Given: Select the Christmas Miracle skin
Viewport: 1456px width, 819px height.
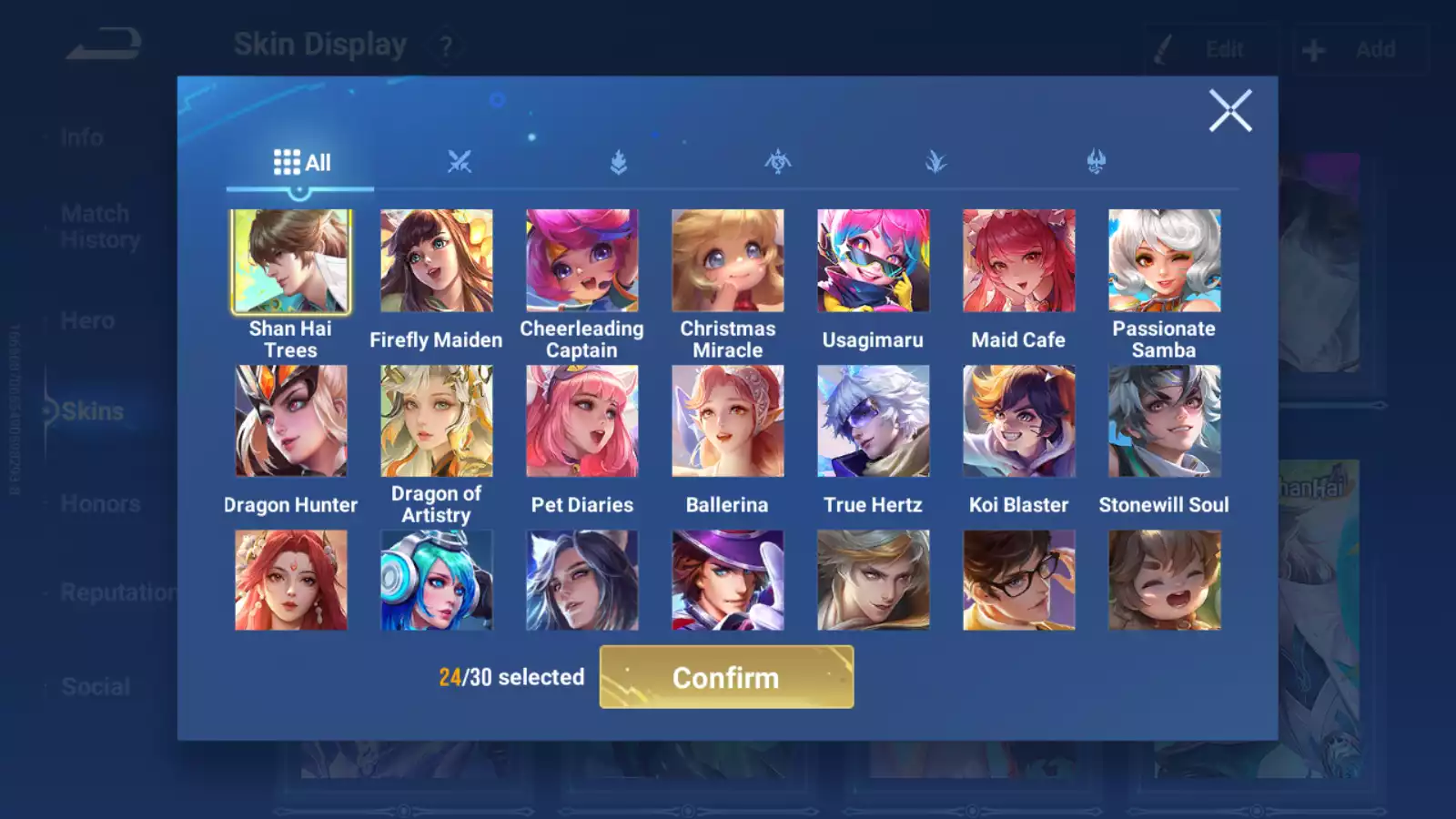Looking at the screenshot, I should tap(727, 261).
